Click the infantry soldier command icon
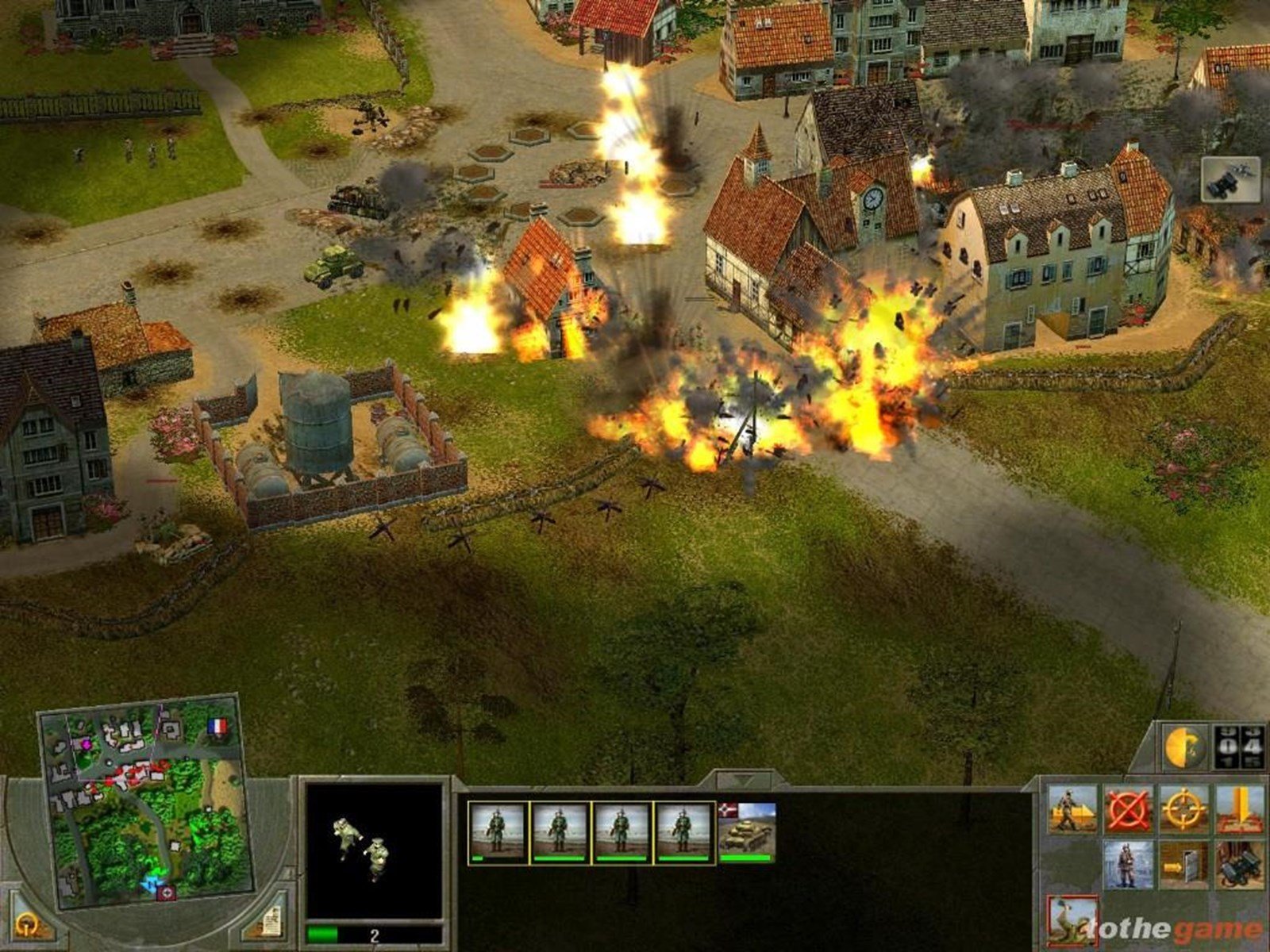This screenshot has width=1270, height=952. click(x=1127, y=865)
